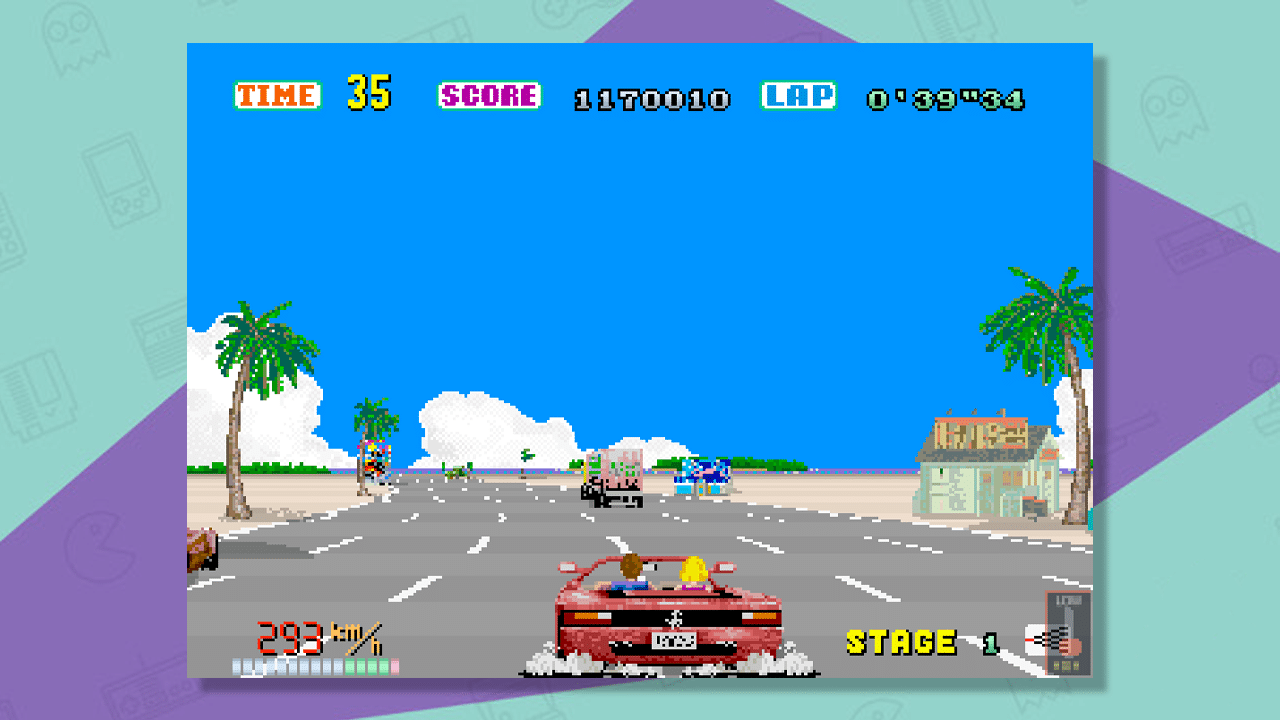Select the SCORE badge
Image resolution: width=1280 pixels, height=720 pixels.
489,97
